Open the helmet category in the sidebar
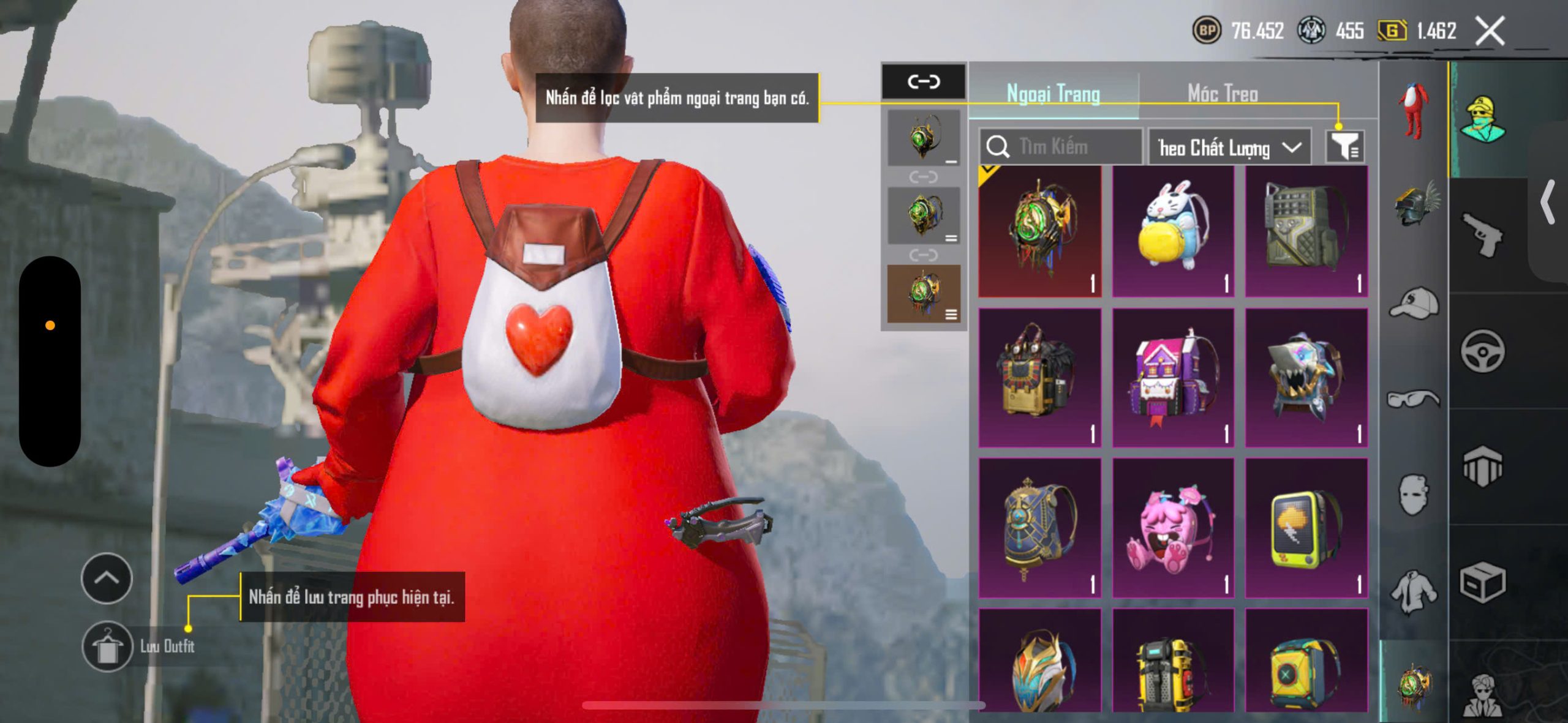Viewport: 1568px width, 723px height. pyautogui.click(x=1414, y=203)
